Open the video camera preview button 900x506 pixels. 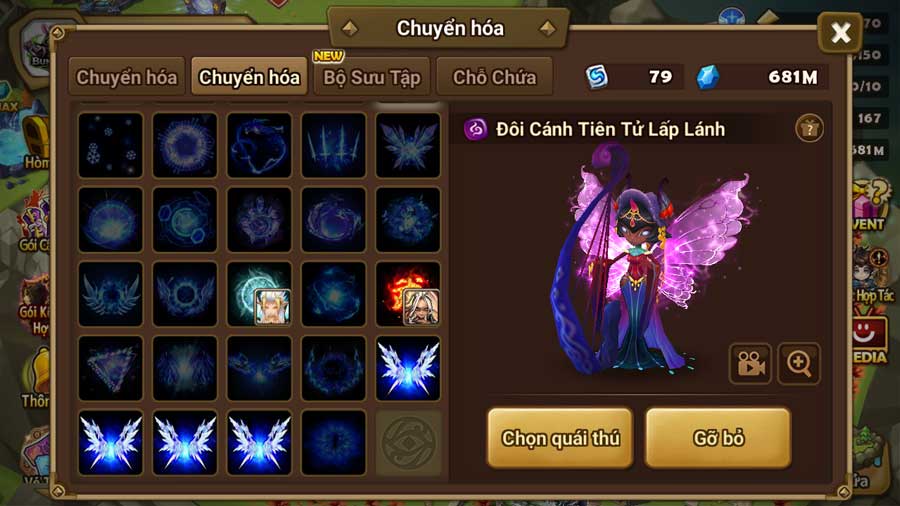749,364
